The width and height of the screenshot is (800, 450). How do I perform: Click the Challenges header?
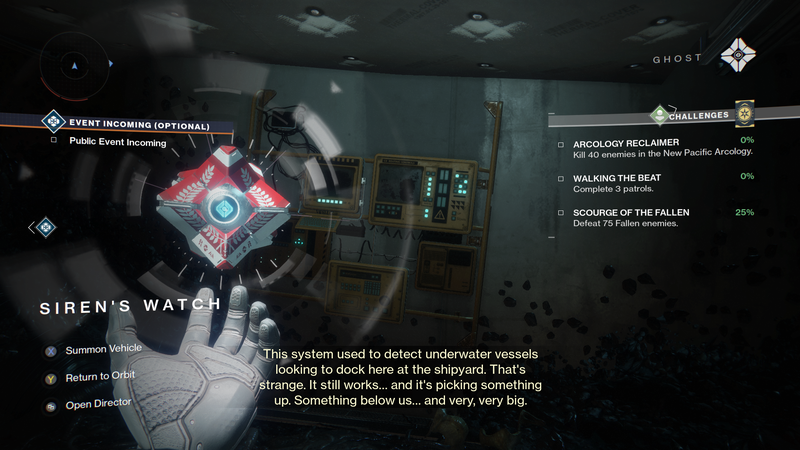(x=700, y=114)
